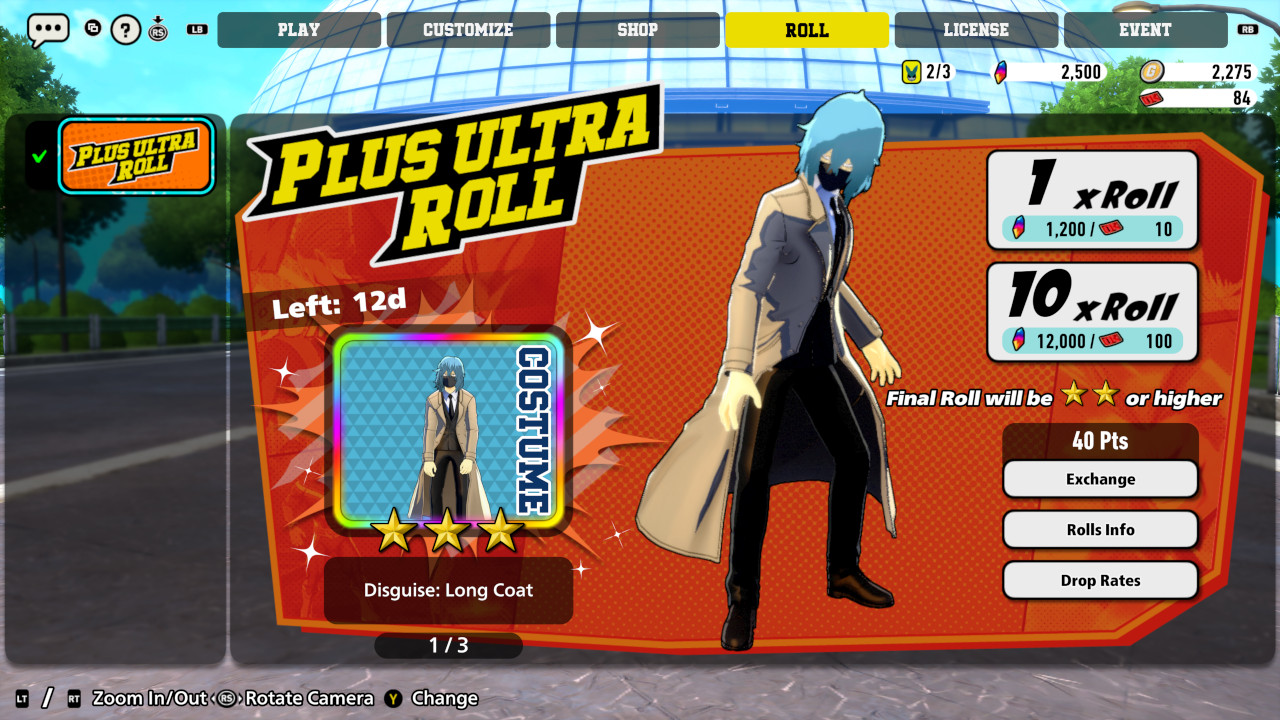
Task: Open Drop Rates
Action: pyautogui.click(x=1100, y=580)
